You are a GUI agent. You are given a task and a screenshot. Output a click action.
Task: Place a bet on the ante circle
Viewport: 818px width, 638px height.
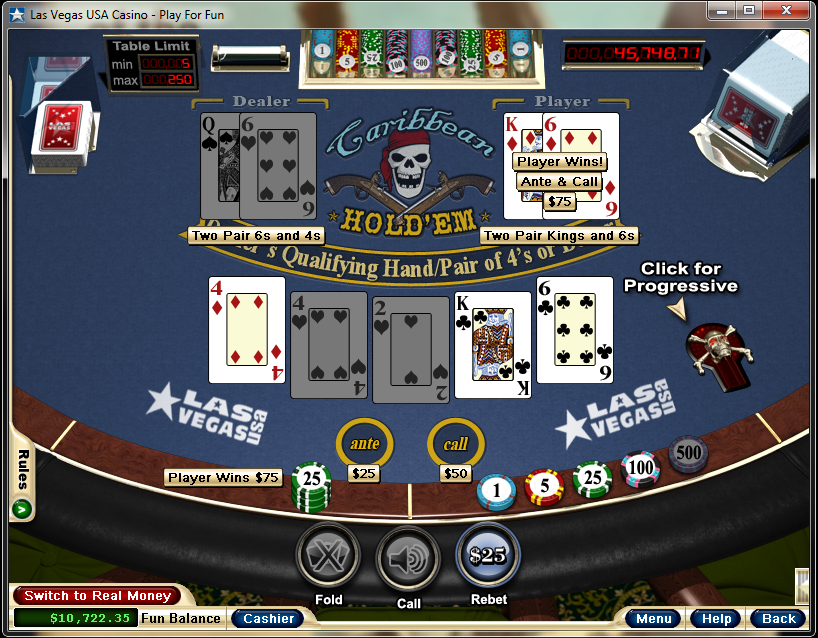click(x=364, y=443)
